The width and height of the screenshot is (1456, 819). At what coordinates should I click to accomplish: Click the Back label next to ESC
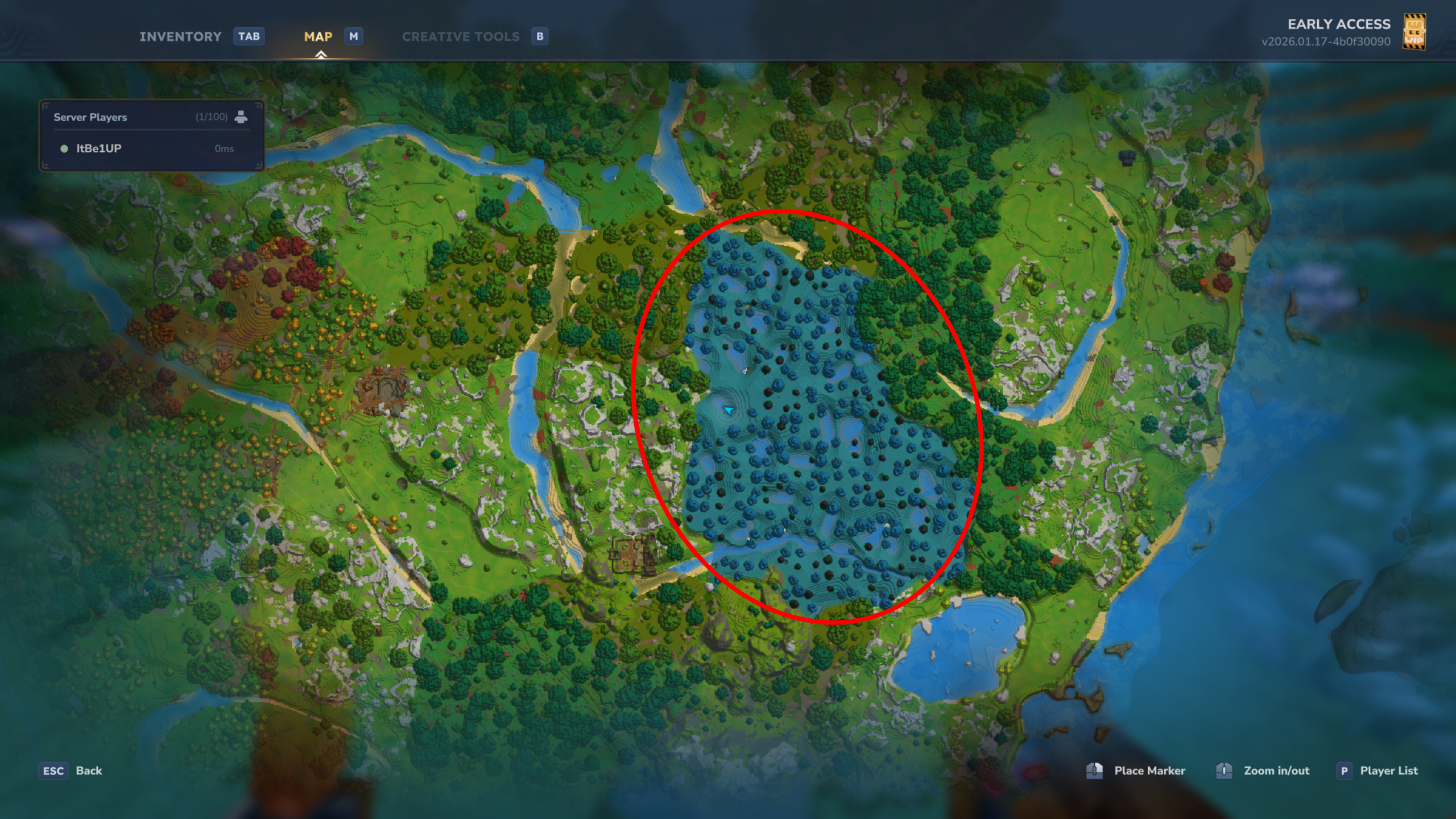(88, 771)
